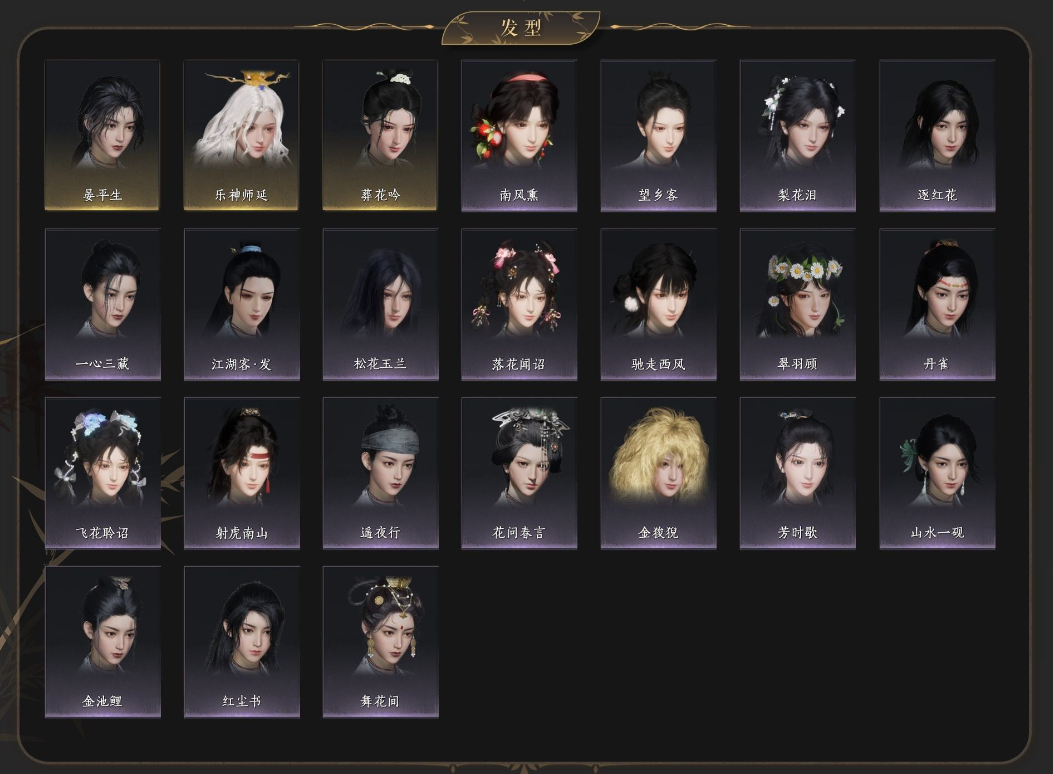Image resolution: width=1053 pixels, height=774 pixels.
Task: Pick the 射虎南山 red headband hairstyle
Action: [241, 473]
